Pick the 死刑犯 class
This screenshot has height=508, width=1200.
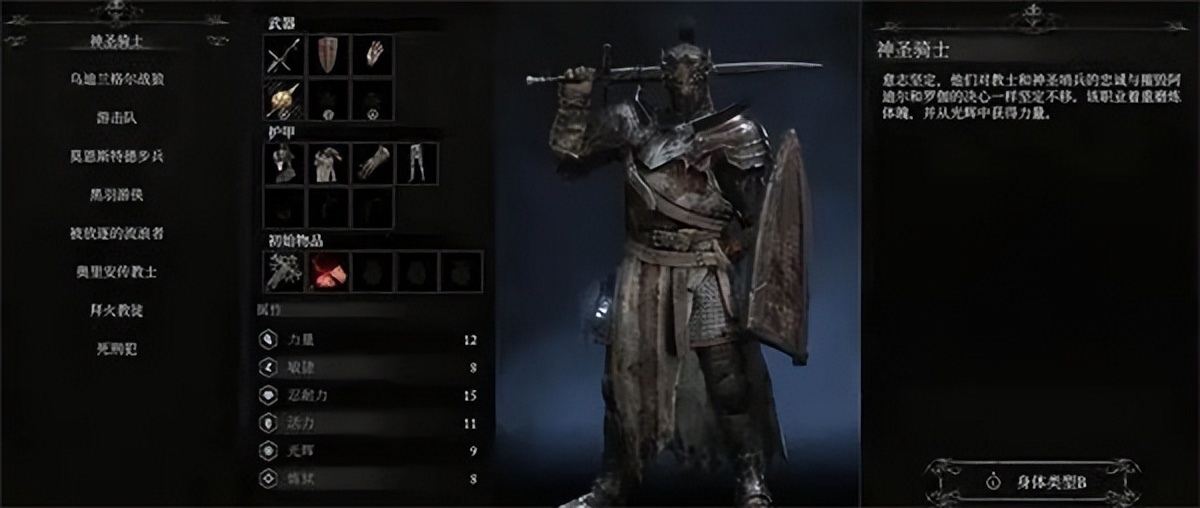(115, 349)
